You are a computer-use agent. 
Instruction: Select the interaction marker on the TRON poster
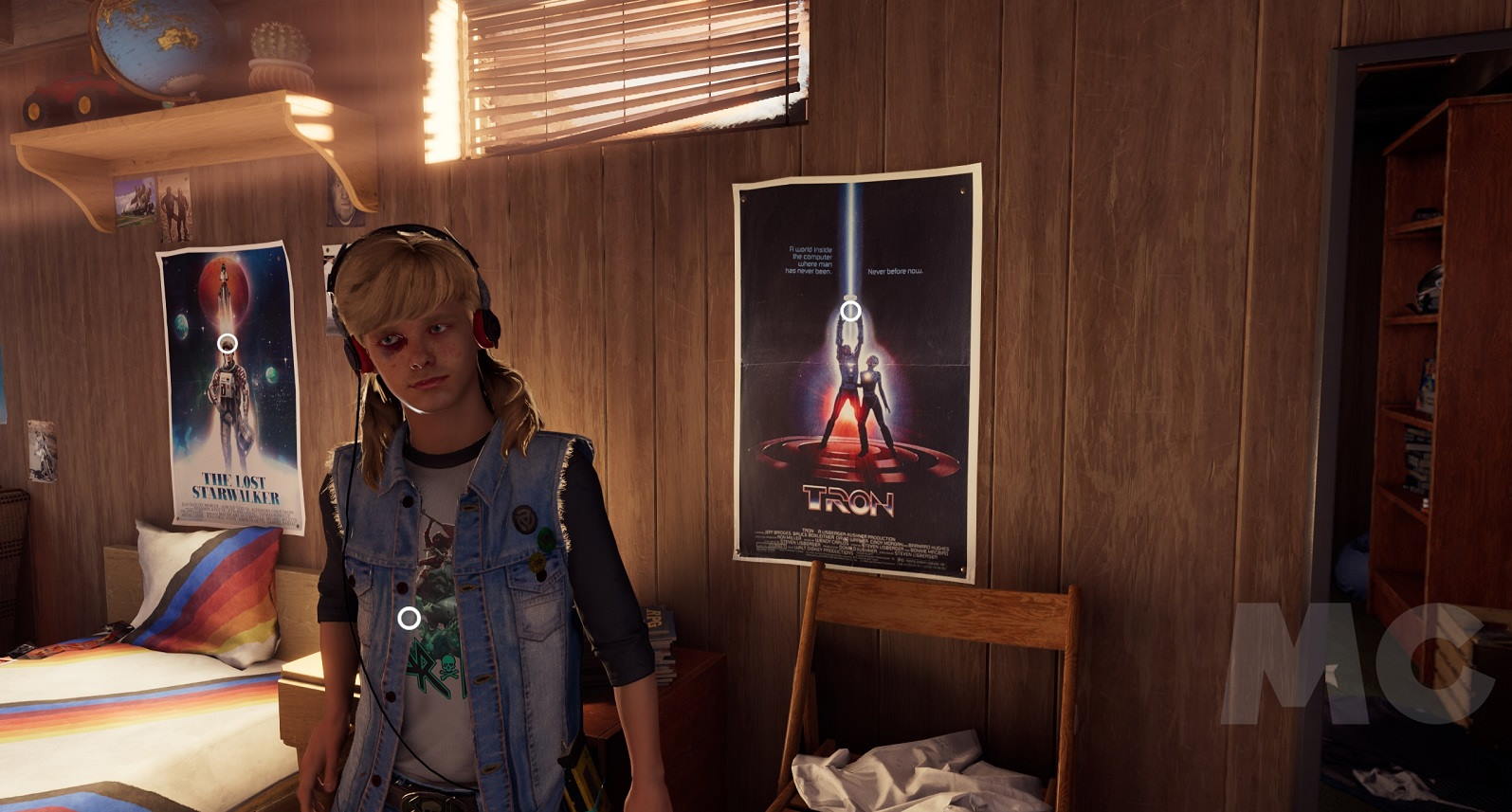(x=851, y=309)
